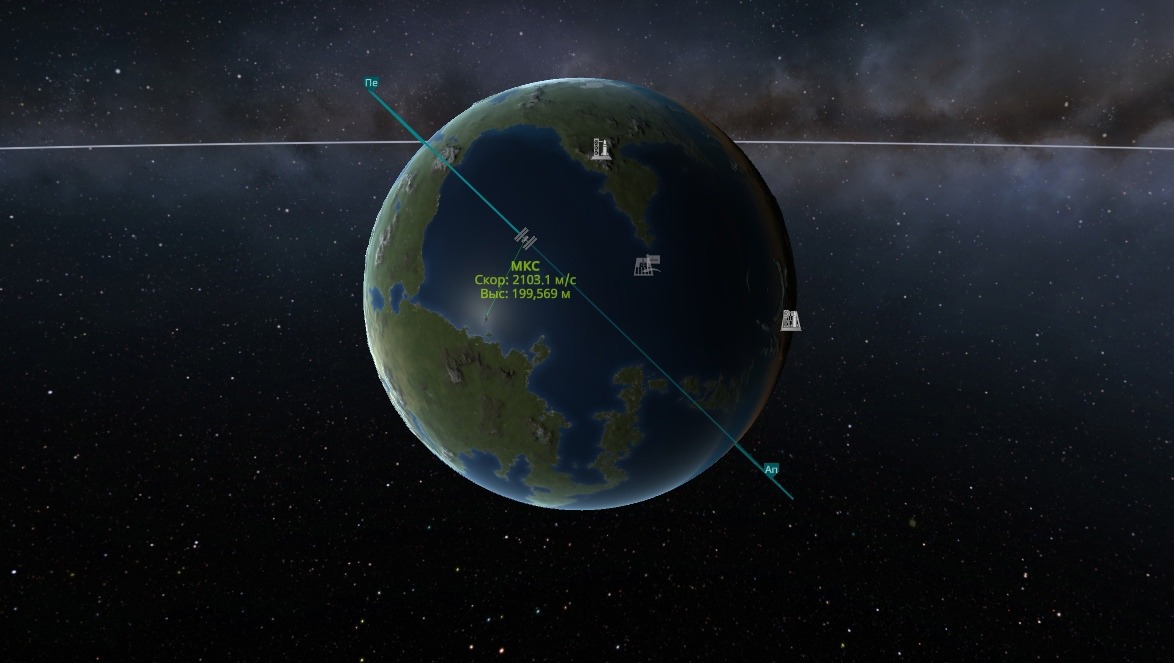Click the Ап apoapsis marker
Image resolution: width=1174 pixels, height=663 pixels.
(771, 469)
